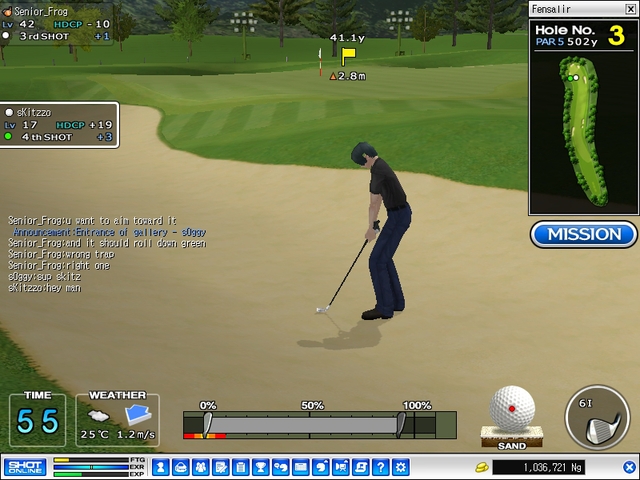640x480 pixels.
Task: Open the trophy toolbar icon
Action: tap(260, 467)
